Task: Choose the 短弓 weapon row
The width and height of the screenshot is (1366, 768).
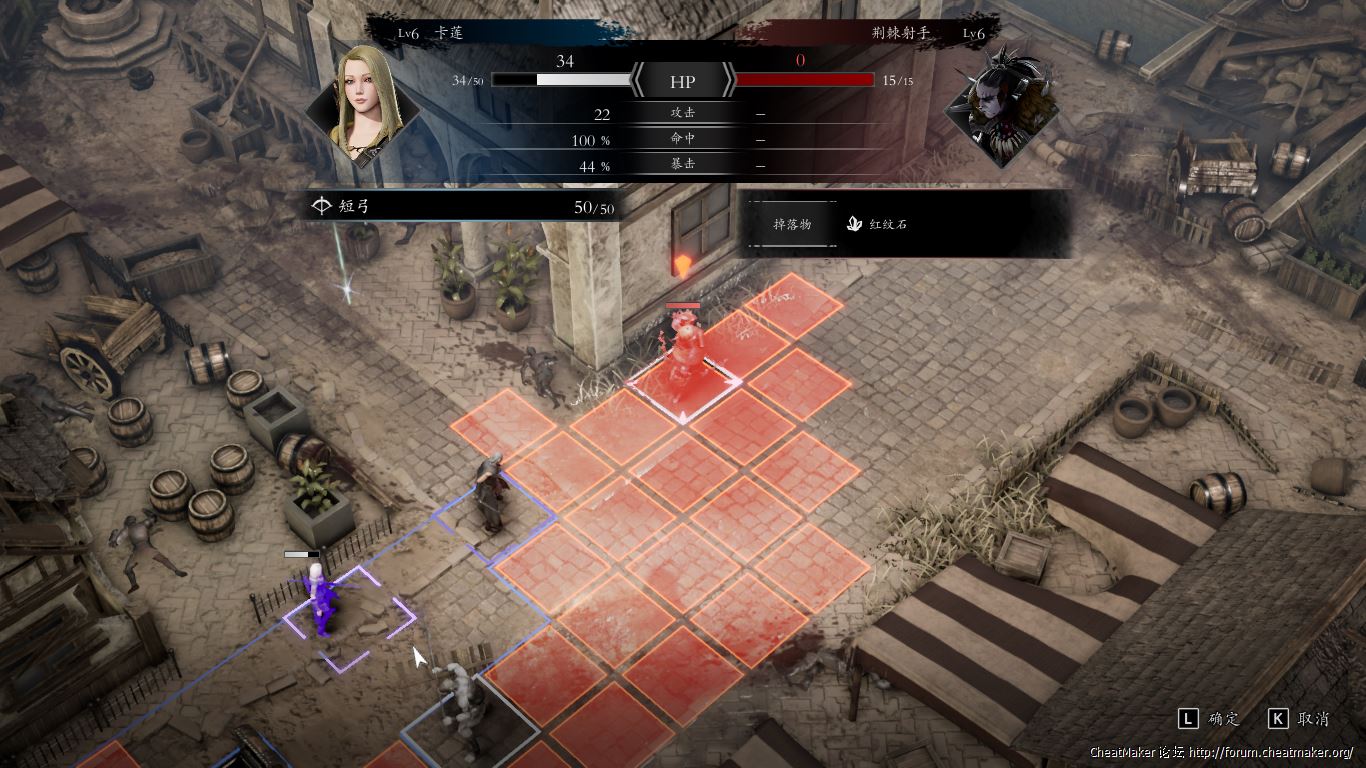Action: (462, 207)
